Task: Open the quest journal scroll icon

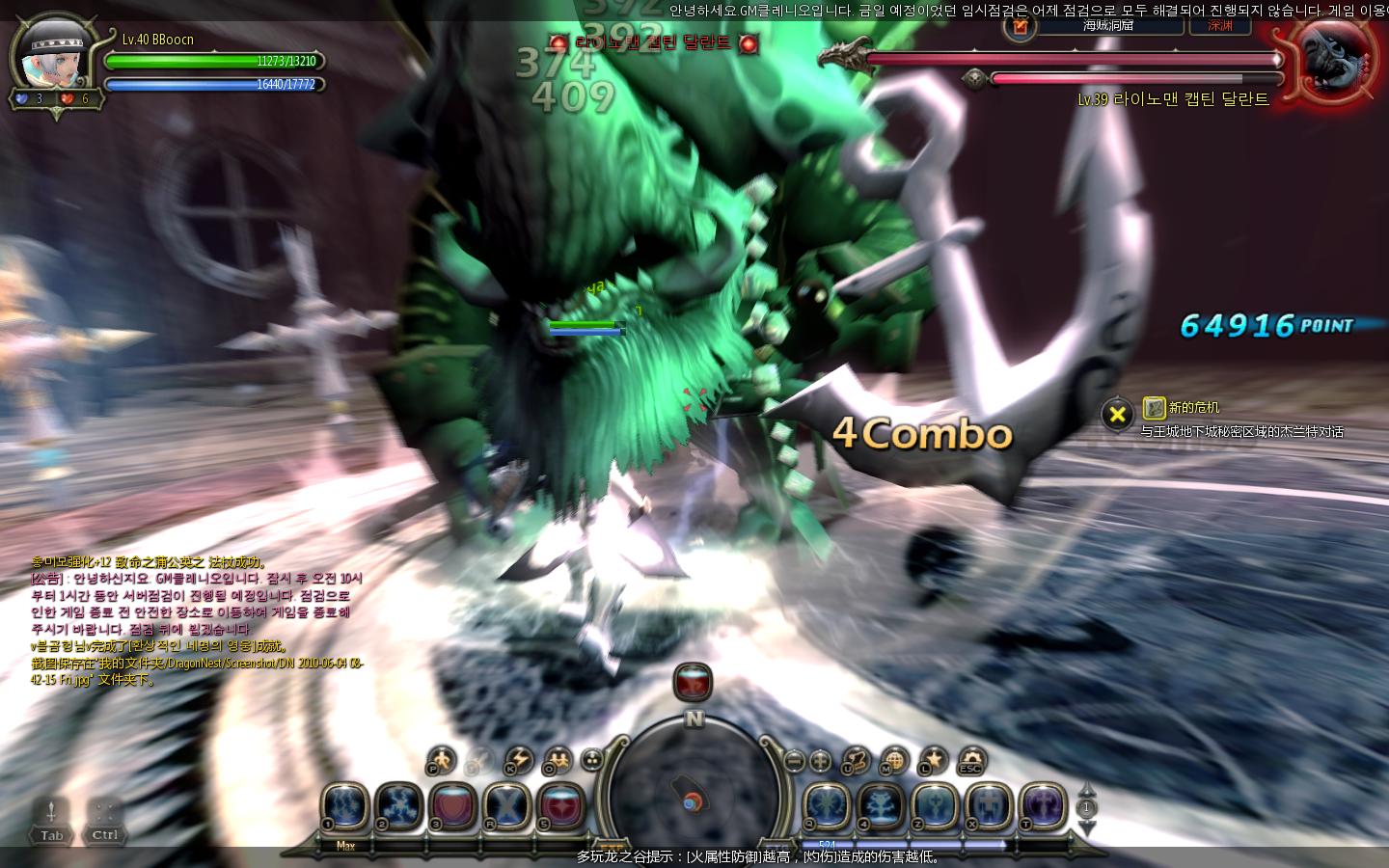Action: point(856,760)
